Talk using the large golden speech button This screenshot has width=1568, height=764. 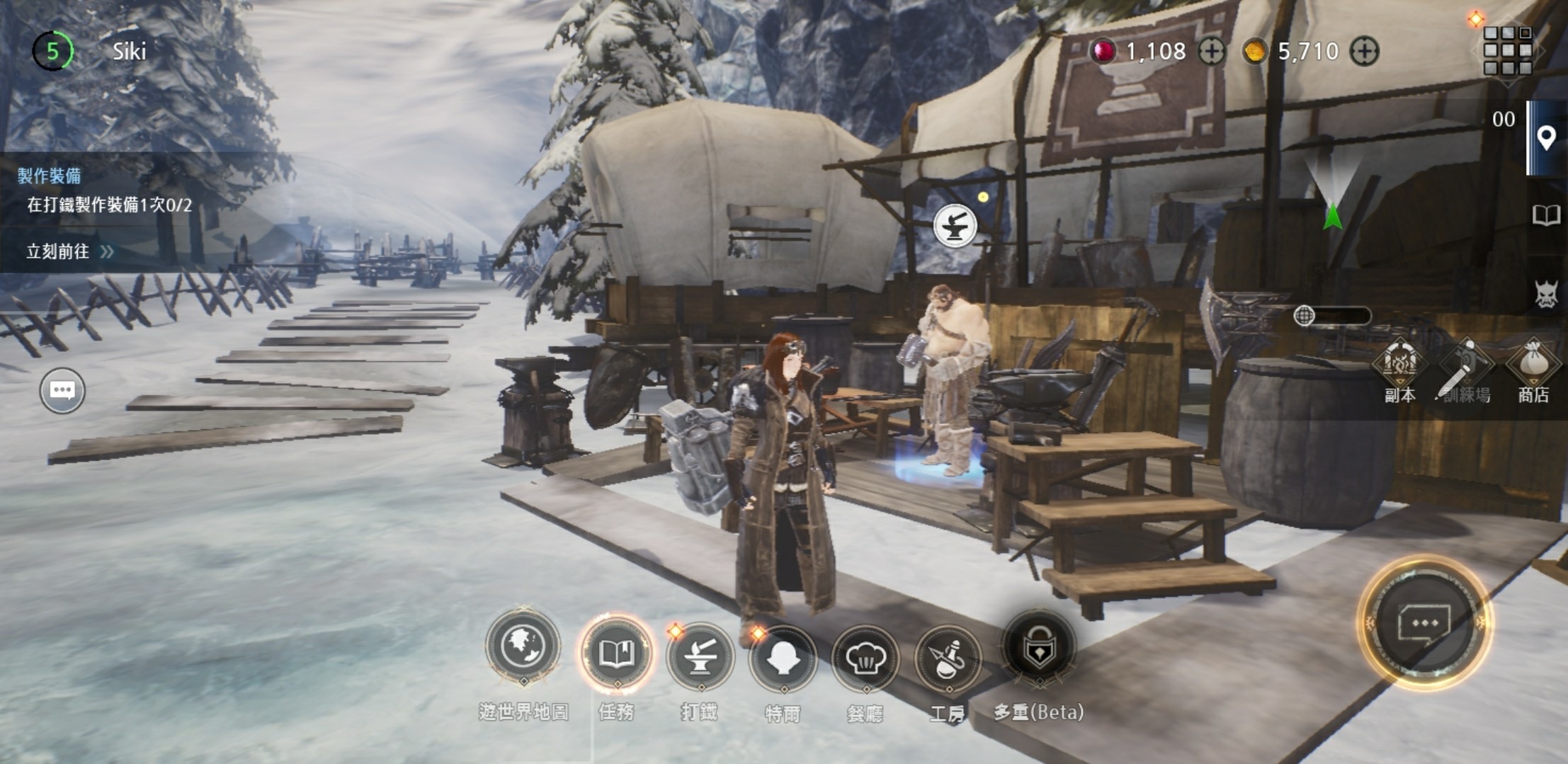tap(1424, 623)
